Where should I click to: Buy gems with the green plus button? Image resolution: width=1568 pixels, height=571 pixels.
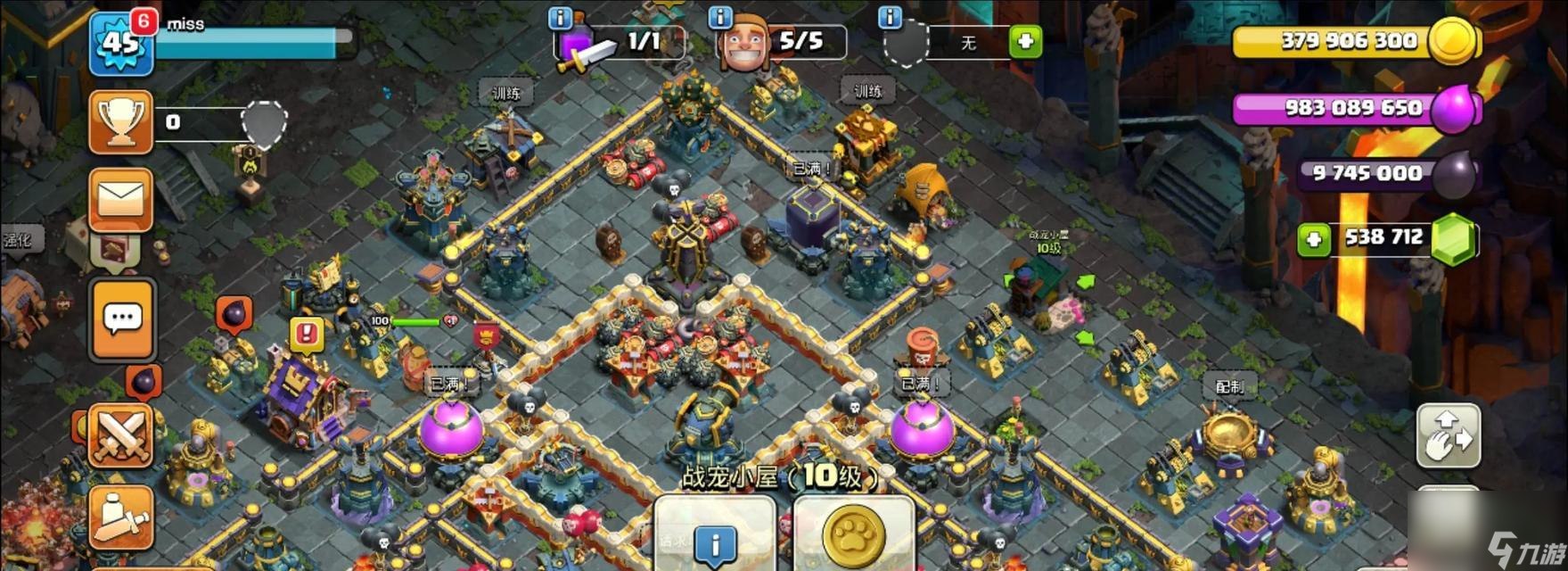pyautogui.click(x=1314, y=239)
